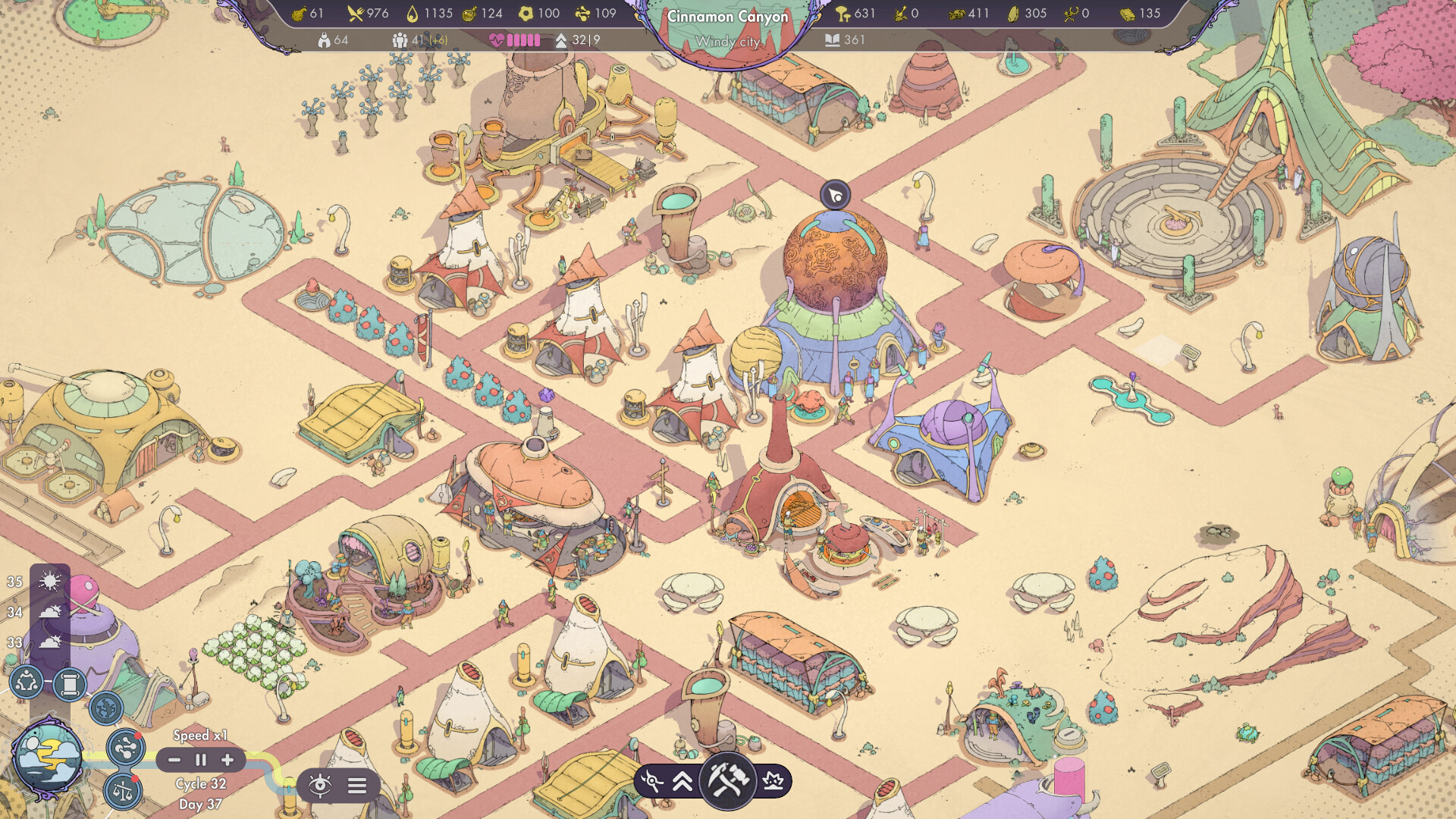Screen dimensions: 1456x819
Task: Open the connected nodes panel
Action: 125,748
